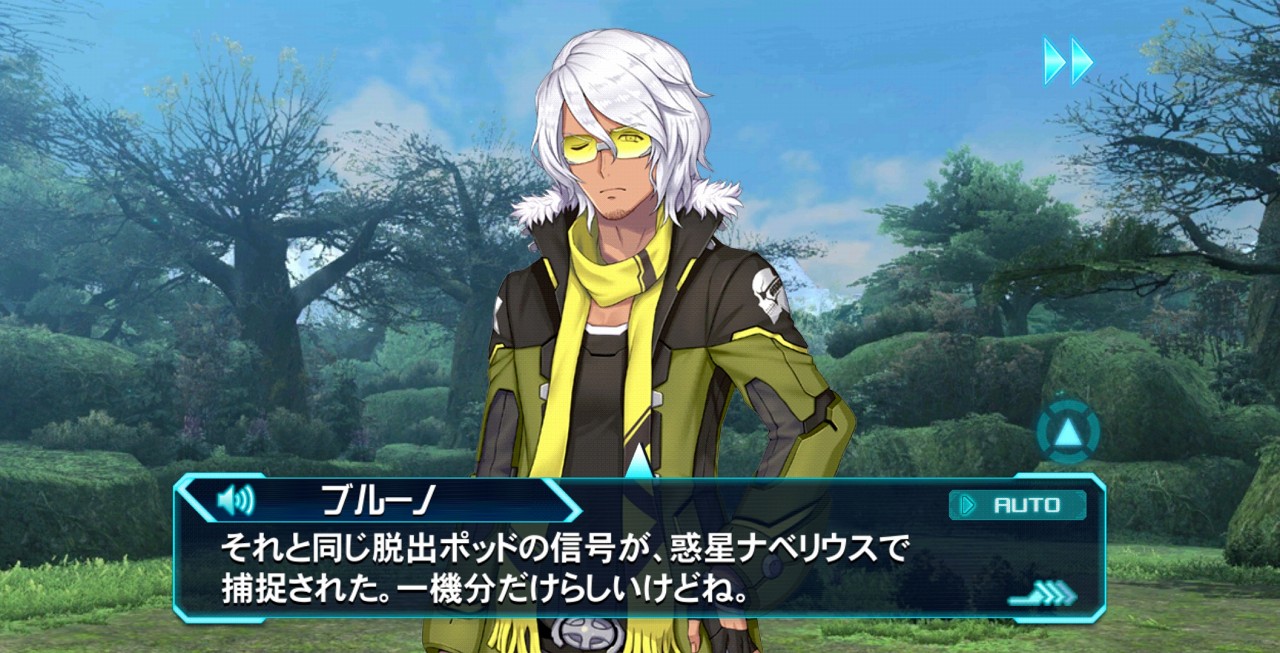1280x653 pixels.
Task: Advance dialogue using the triple-arrow indicator
Action: point(1043,594)
